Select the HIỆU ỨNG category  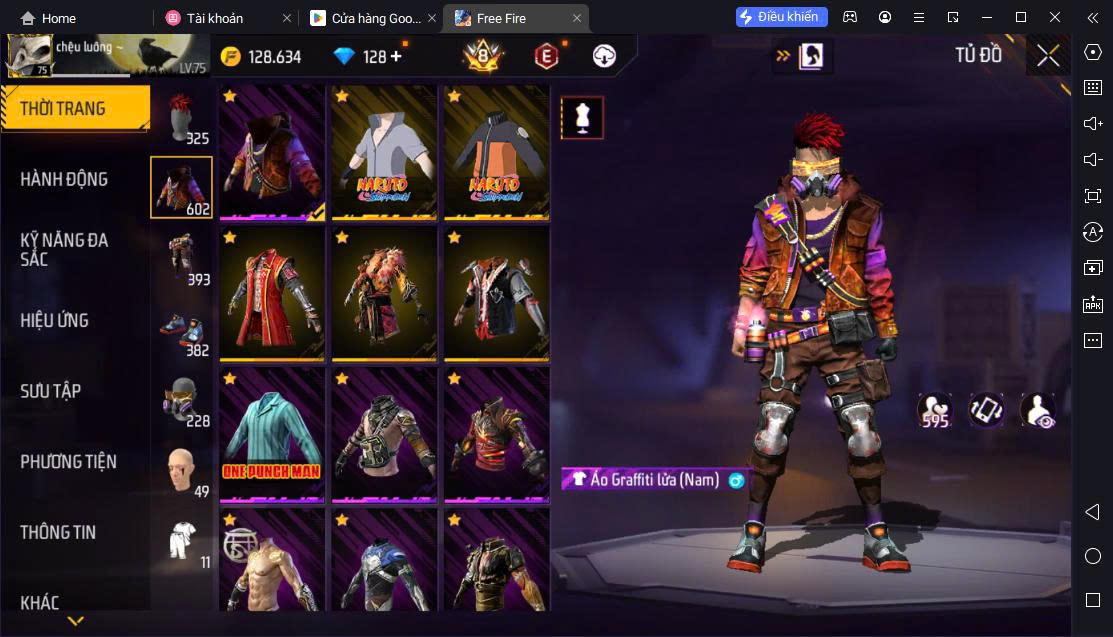click(x=55, y=320)
